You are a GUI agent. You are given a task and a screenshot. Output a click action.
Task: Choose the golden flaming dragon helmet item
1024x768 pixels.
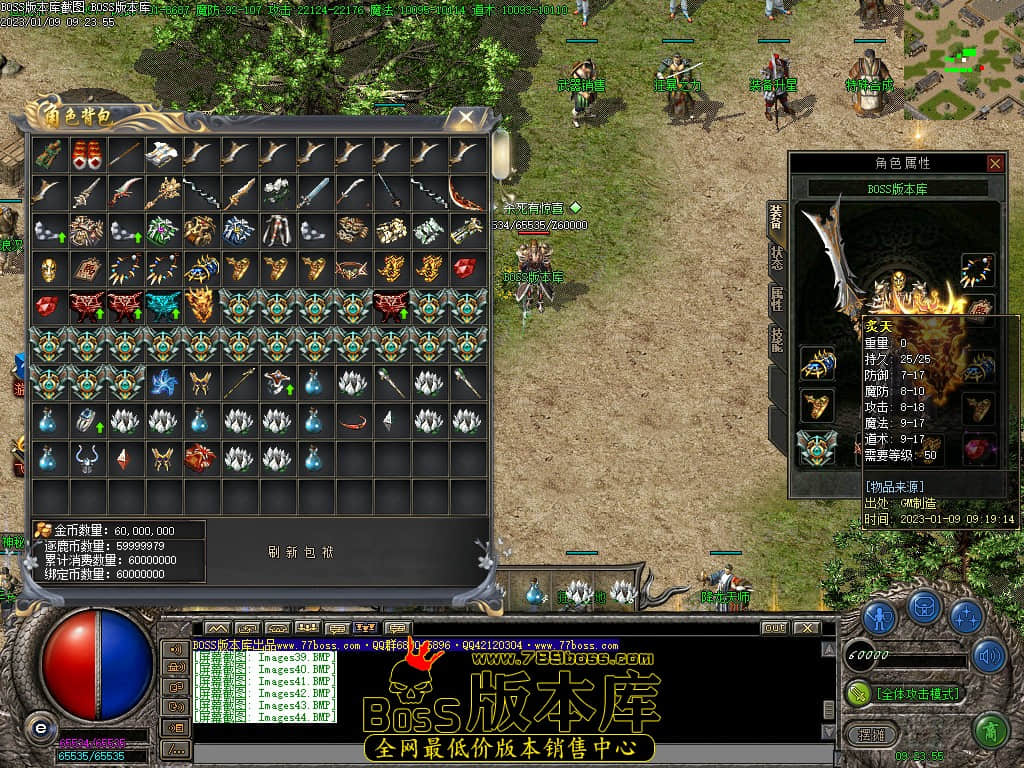tap(200, 306)
